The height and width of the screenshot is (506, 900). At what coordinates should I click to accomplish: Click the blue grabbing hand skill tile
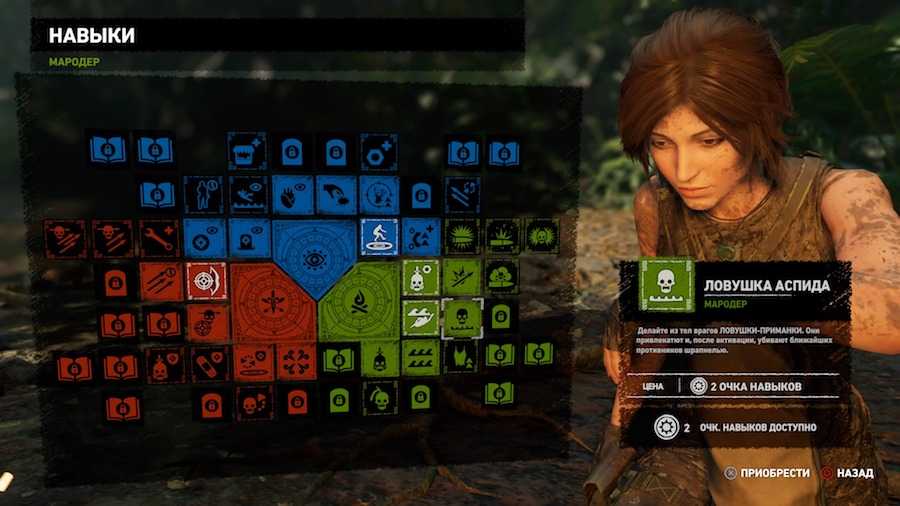(336, 194)
